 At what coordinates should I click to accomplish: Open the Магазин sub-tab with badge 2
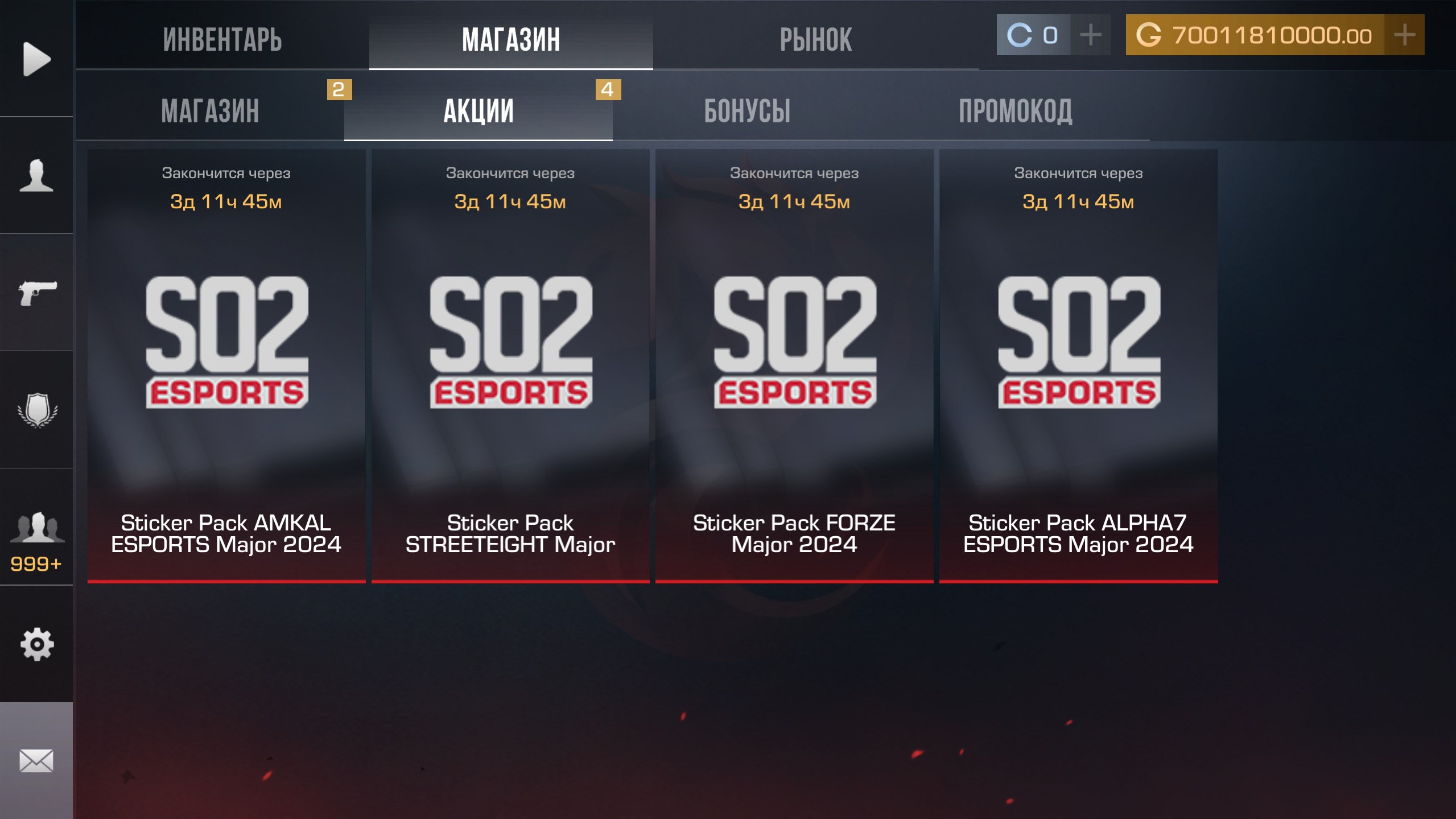click(210, 110)
